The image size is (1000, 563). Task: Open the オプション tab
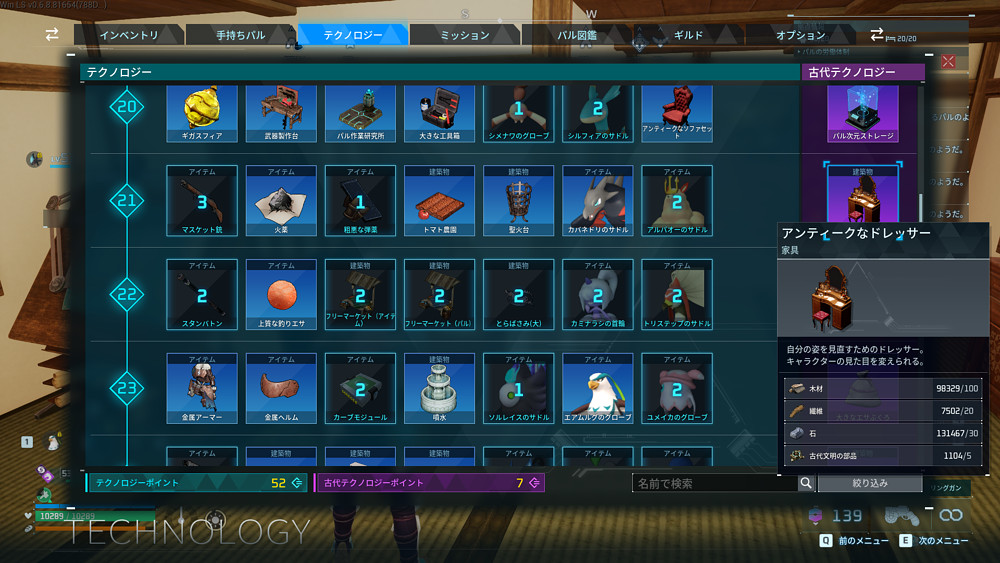pyautogui.click(x=801, y=35)
